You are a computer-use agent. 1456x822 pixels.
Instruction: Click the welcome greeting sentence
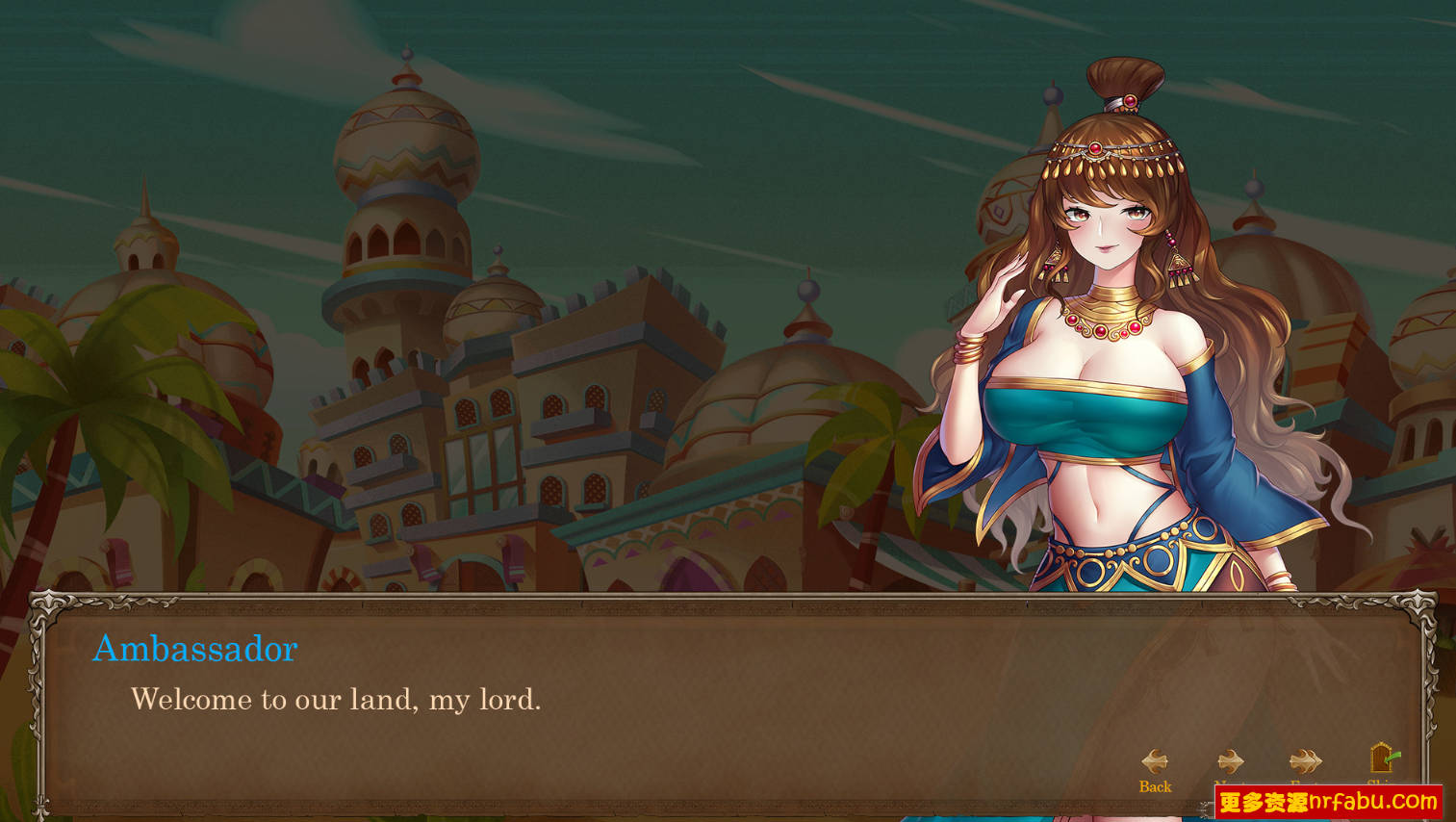337,701
